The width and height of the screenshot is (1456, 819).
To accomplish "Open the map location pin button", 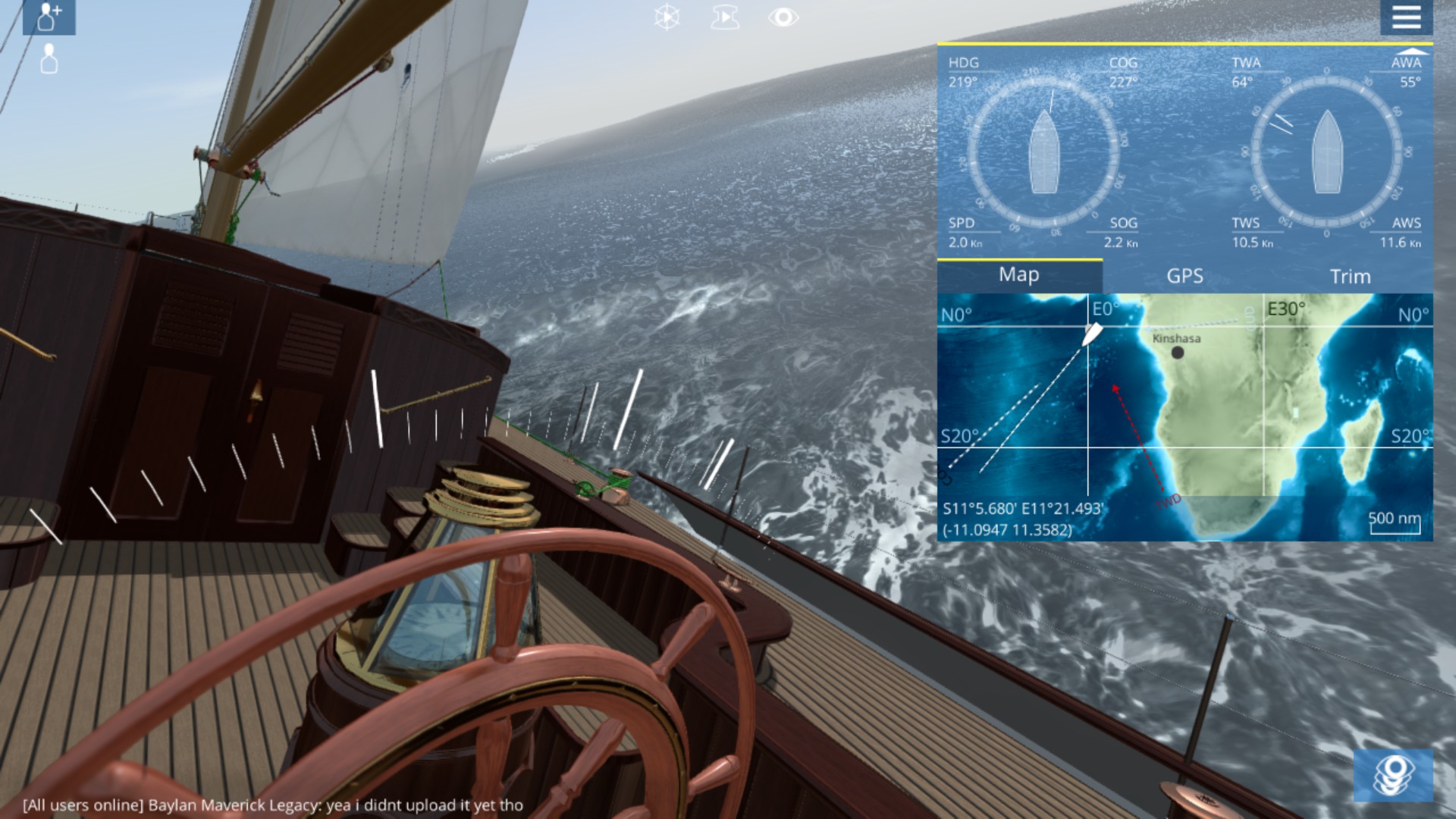I will click(1393, 775).
